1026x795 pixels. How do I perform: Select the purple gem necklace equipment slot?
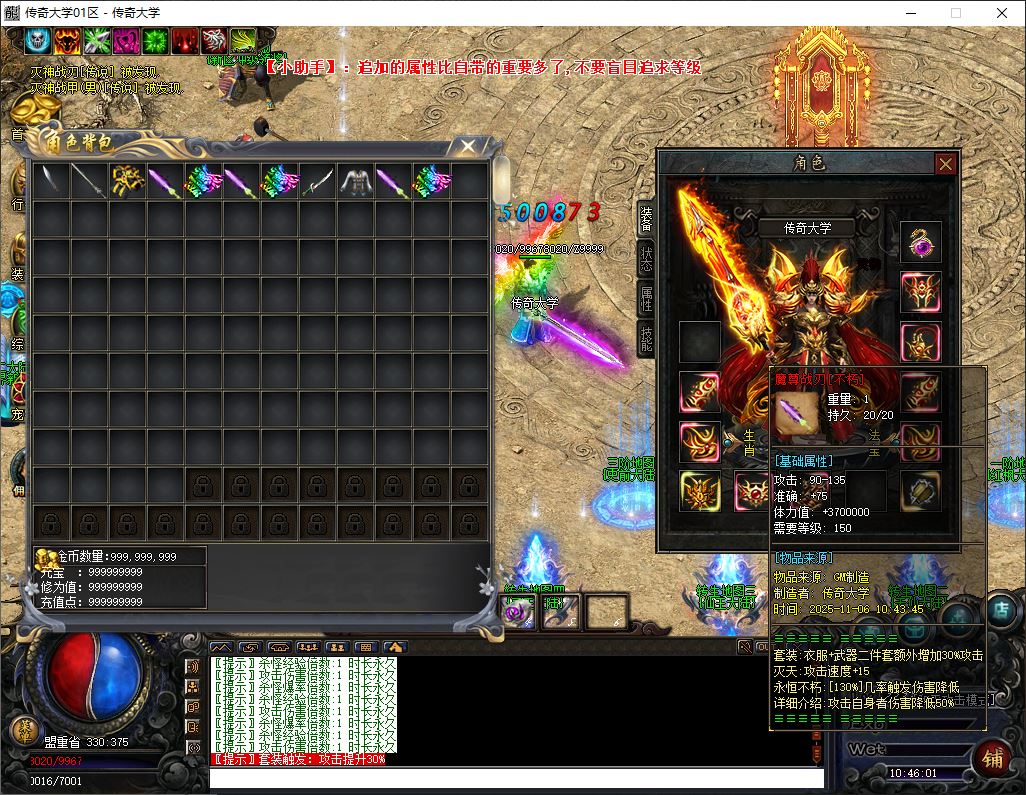(x=919, y=242)
